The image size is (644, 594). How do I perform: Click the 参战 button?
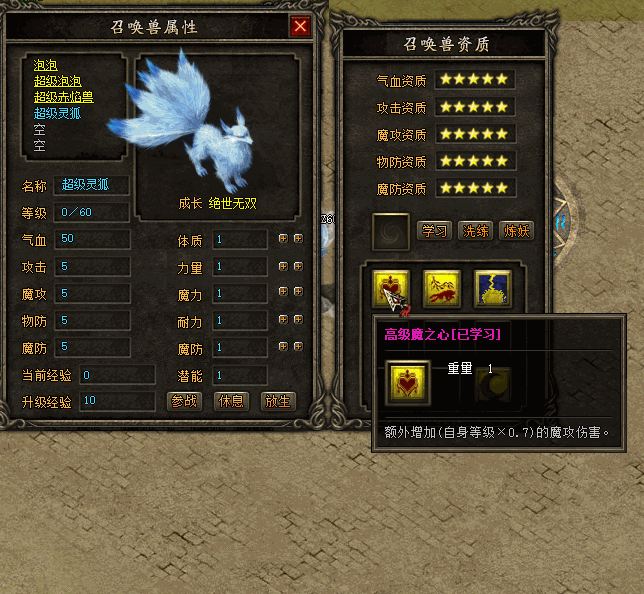pyautogui.click(x=185, y=402)
